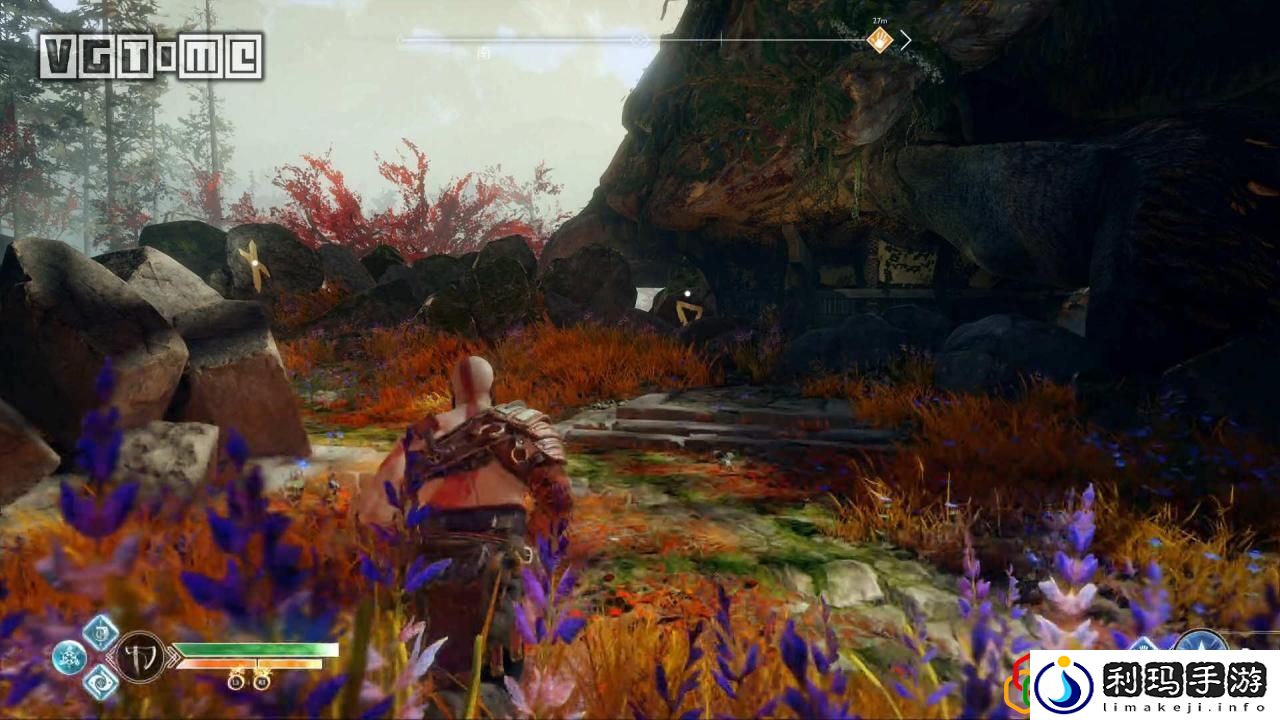Click the L3 button prompt icon
1280x720 pixels.
coord(235,681)
